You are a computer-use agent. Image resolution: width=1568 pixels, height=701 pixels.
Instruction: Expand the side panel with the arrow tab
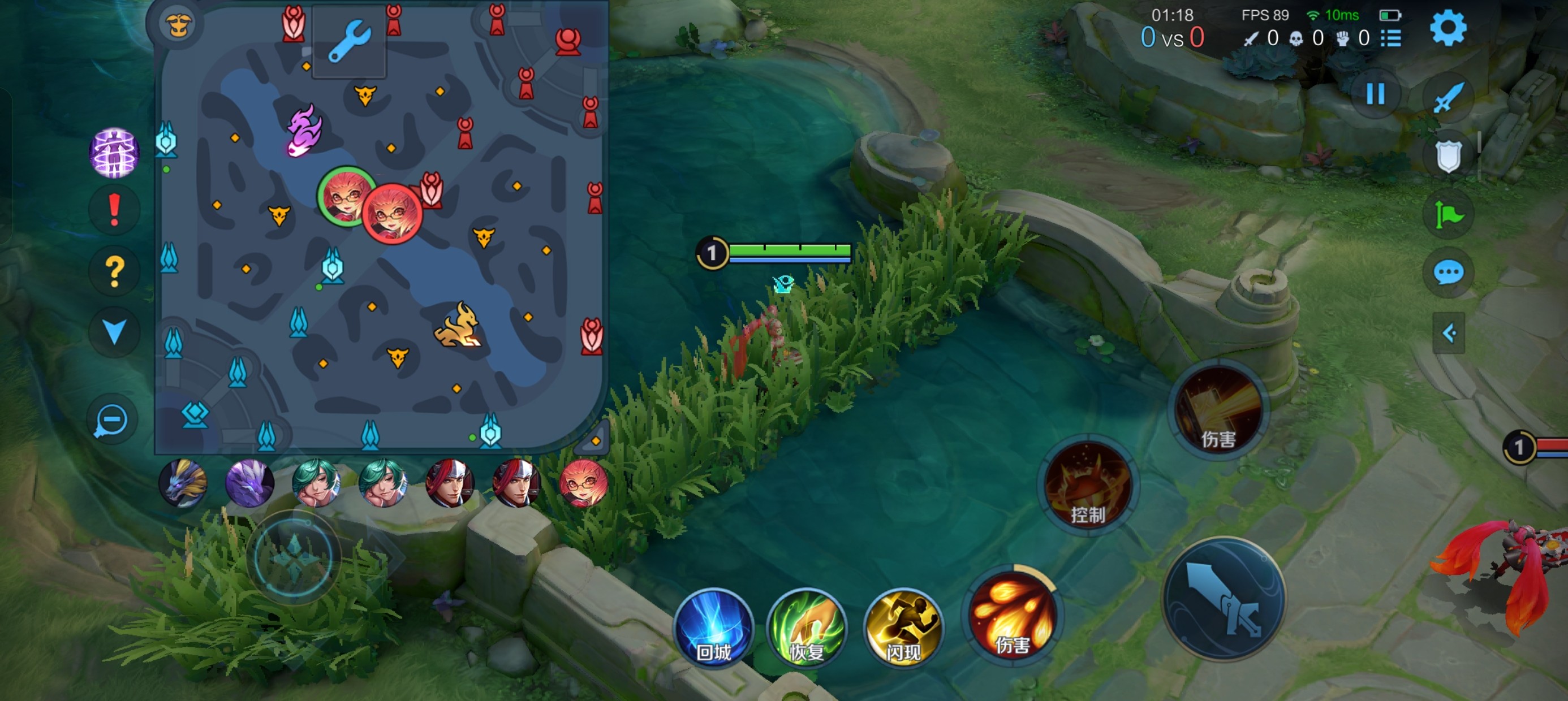(x=1448, y=333)
